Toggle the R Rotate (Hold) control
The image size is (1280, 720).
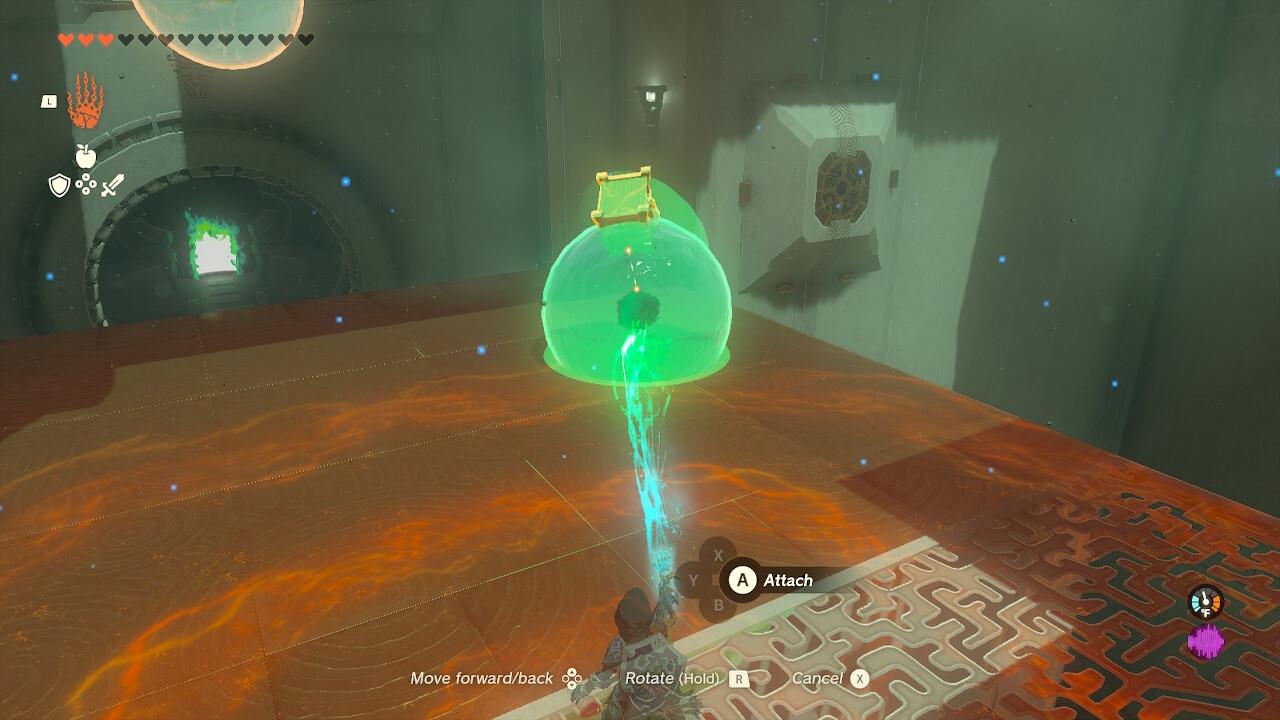pos(737,678)
